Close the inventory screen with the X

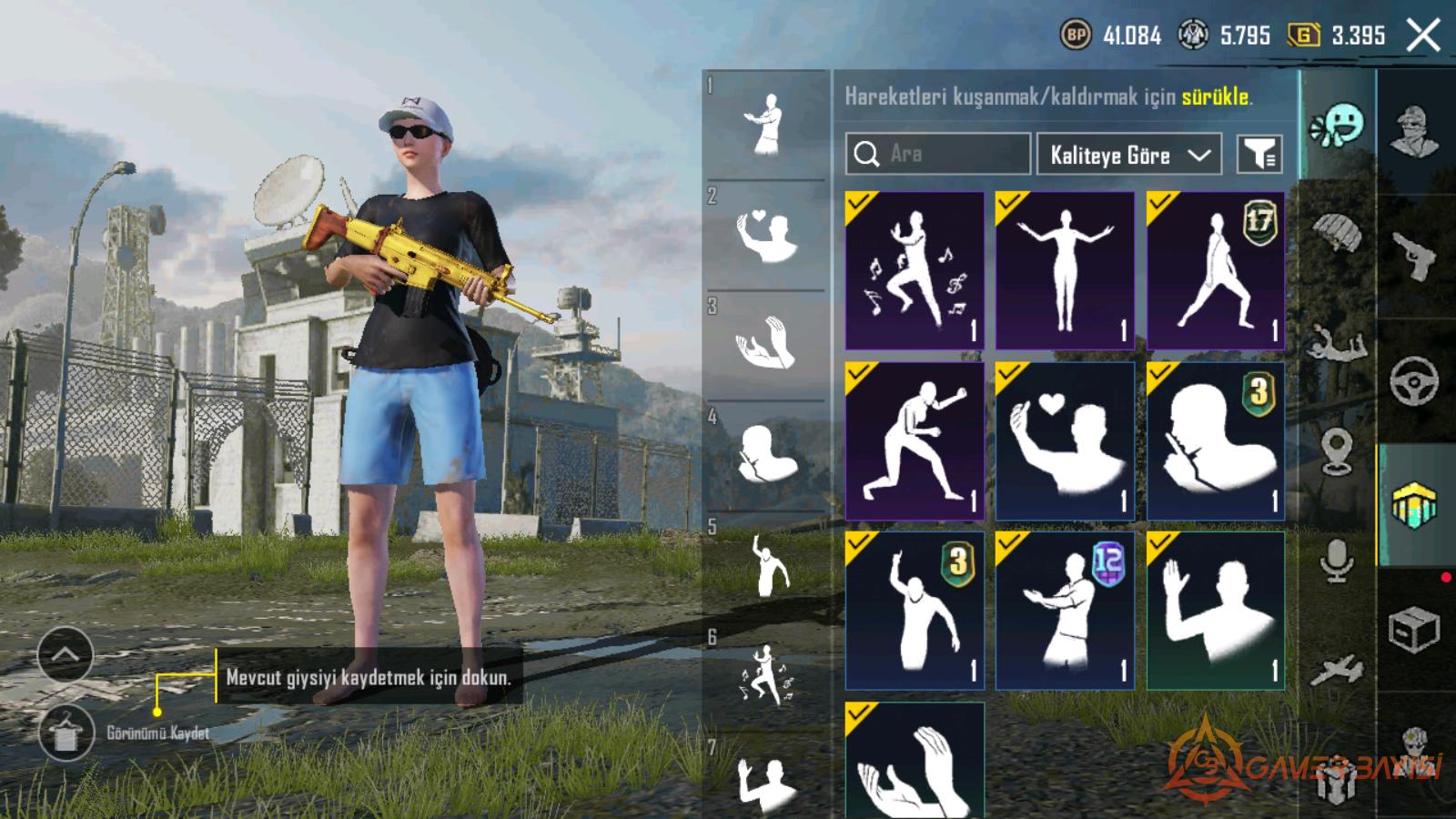point(1422,36)
